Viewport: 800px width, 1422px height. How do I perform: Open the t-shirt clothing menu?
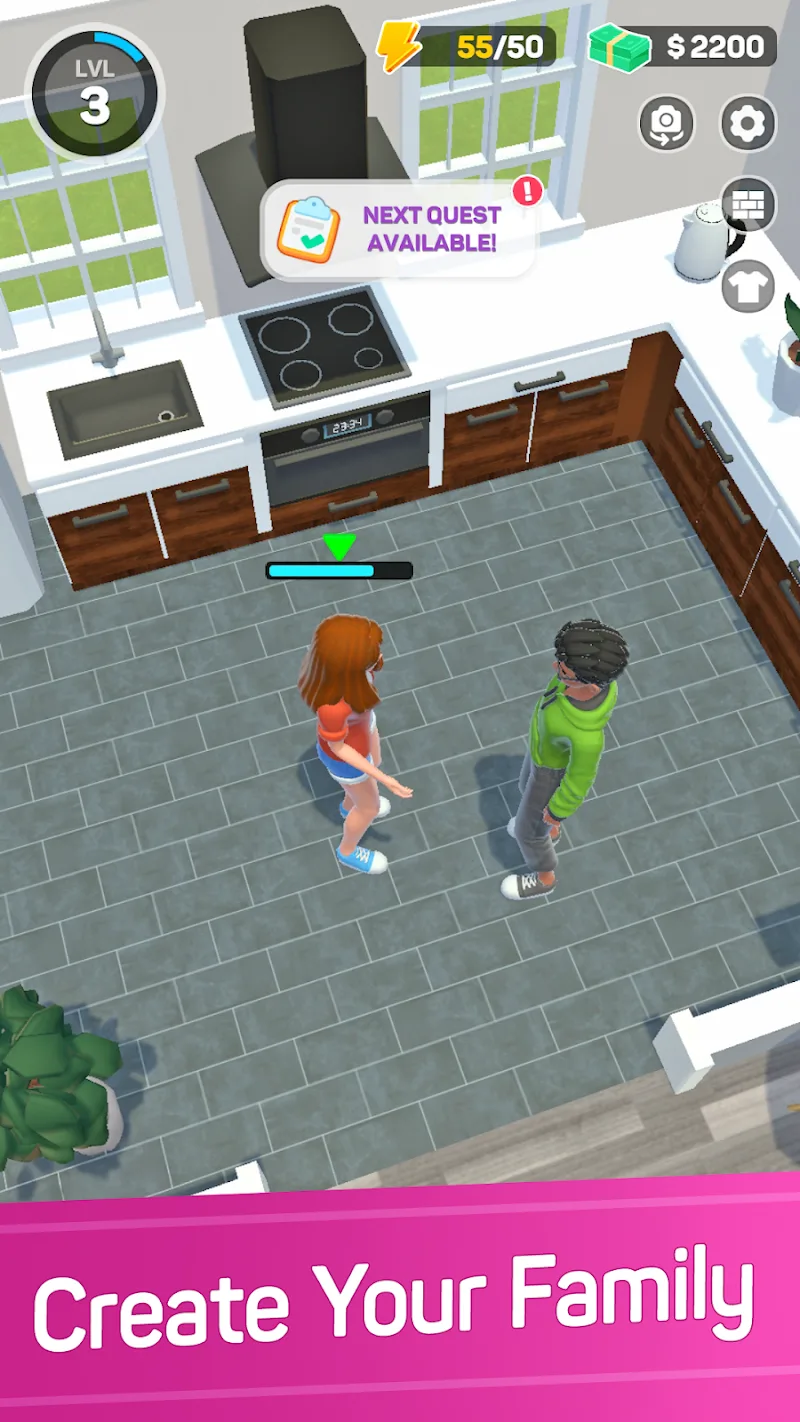tap(748, 286)
